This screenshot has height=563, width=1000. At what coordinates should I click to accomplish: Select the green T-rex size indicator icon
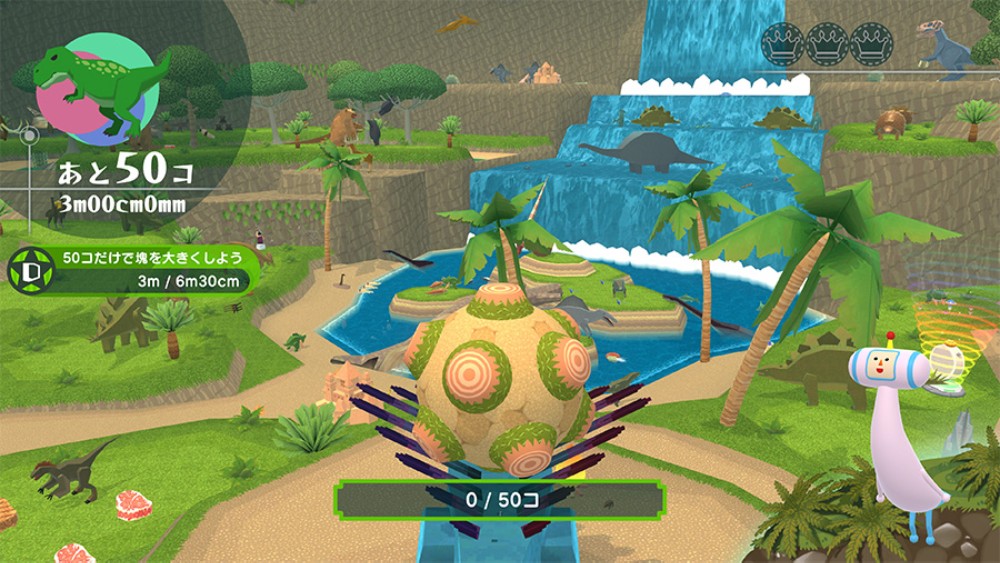point(95,90)
